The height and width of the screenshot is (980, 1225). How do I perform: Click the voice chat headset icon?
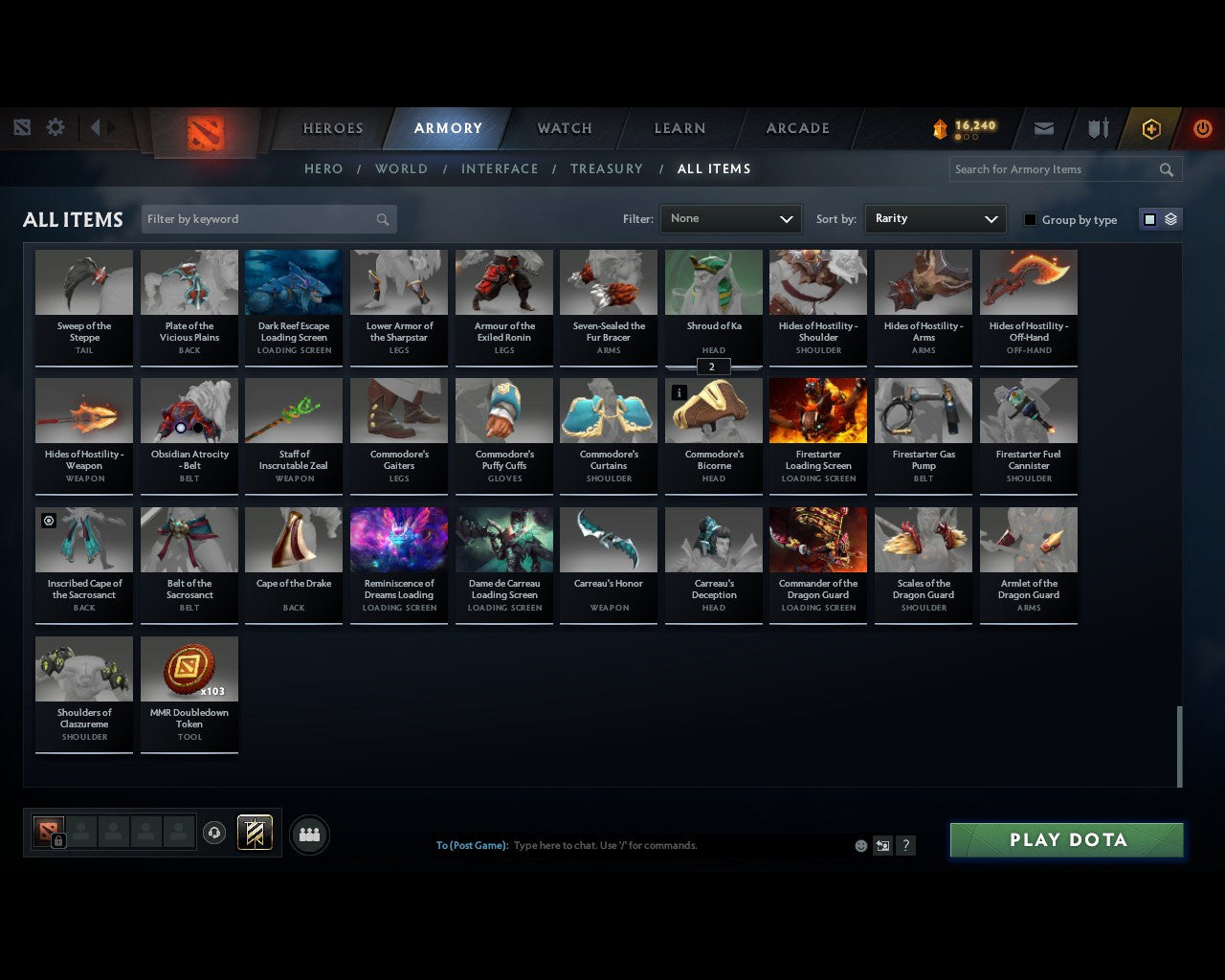click(x=214, y=833)
